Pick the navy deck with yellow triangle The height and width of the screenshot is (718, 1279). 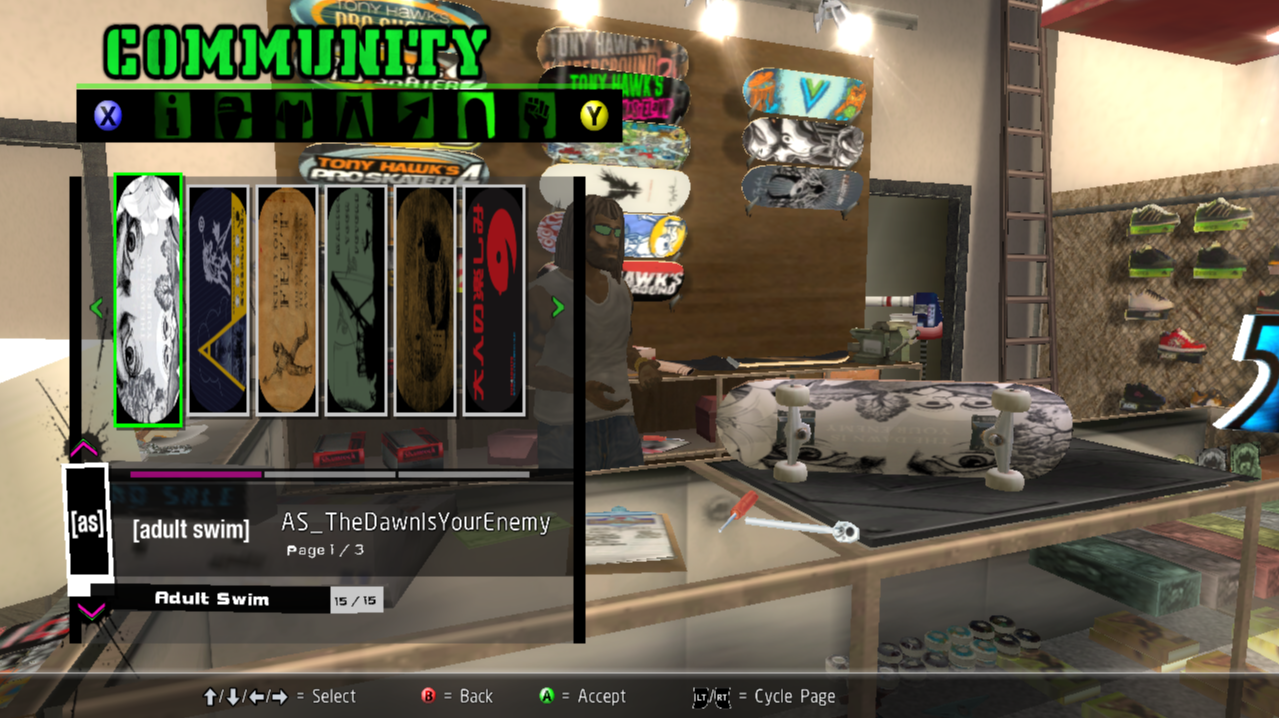pyautogui.click(x=218, y=300)
